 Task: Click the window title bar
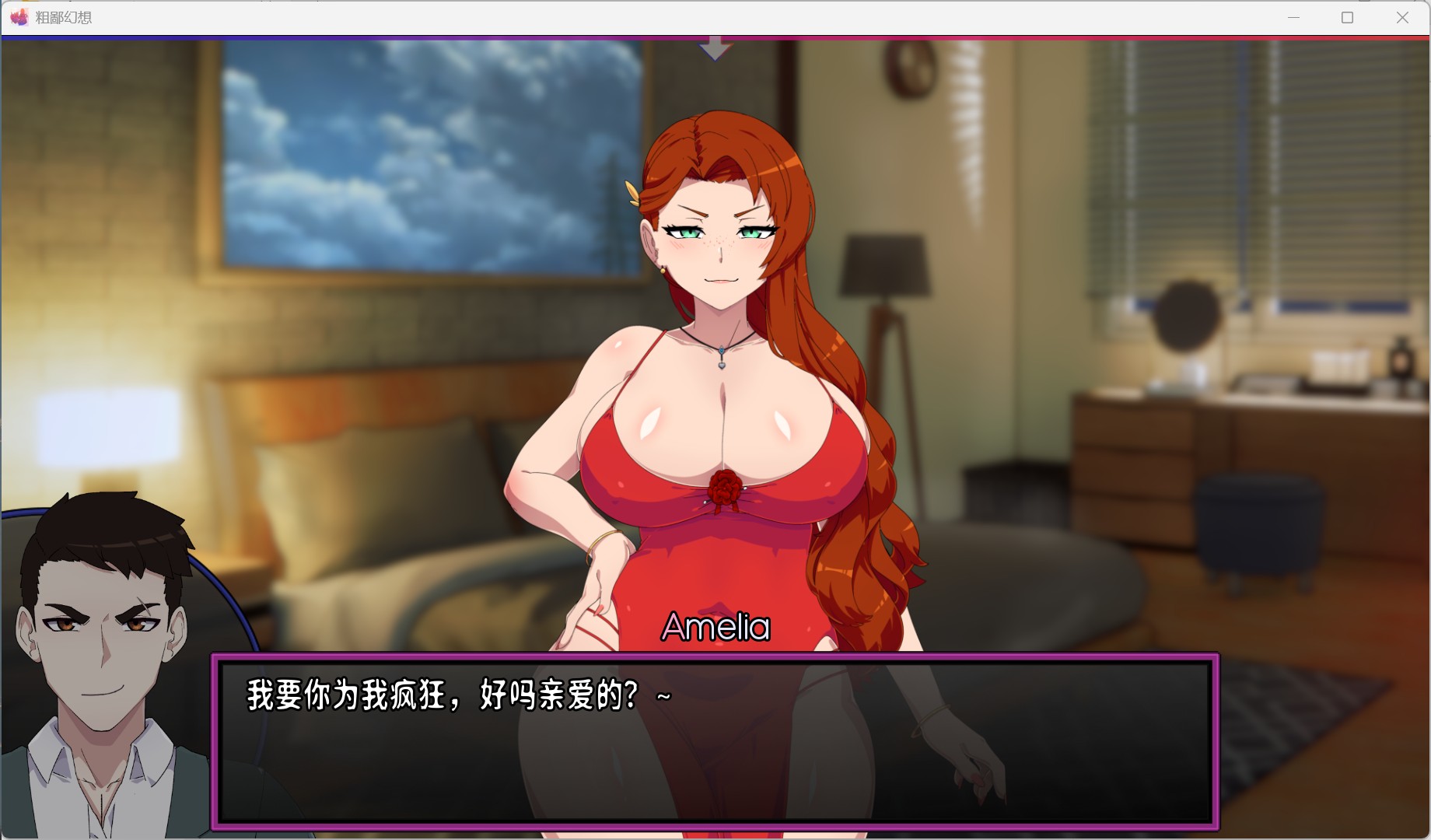622,17
